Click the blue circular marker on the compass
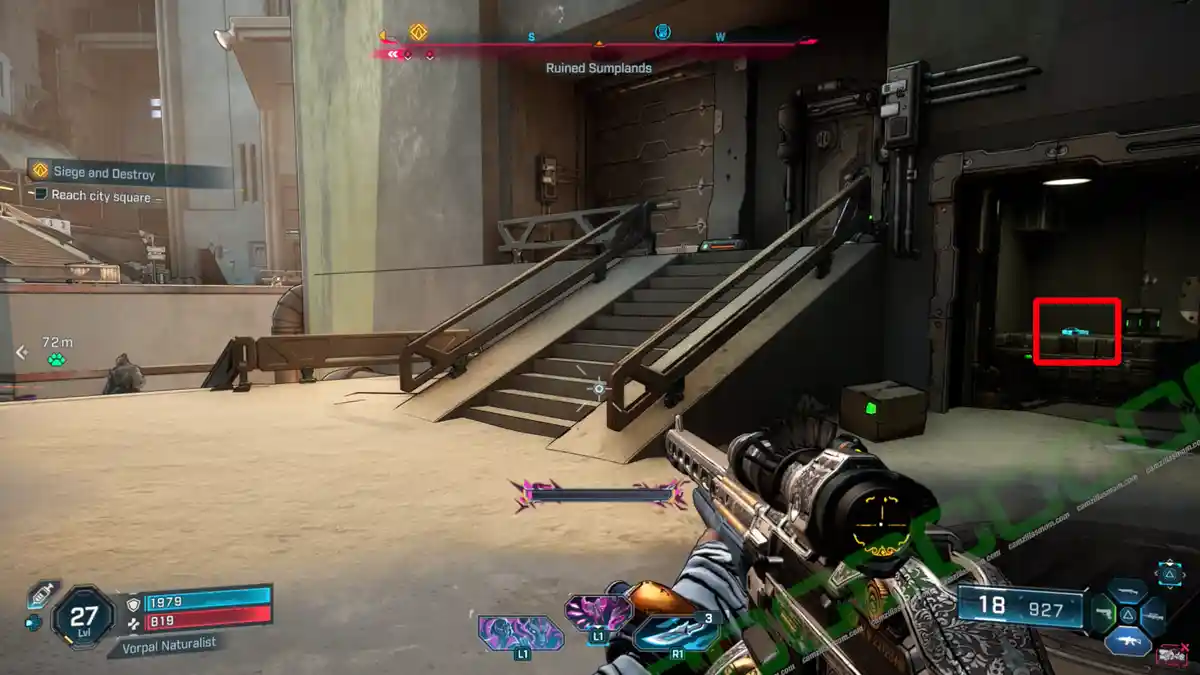1200x675 pixels. click(x=662, y=32)
